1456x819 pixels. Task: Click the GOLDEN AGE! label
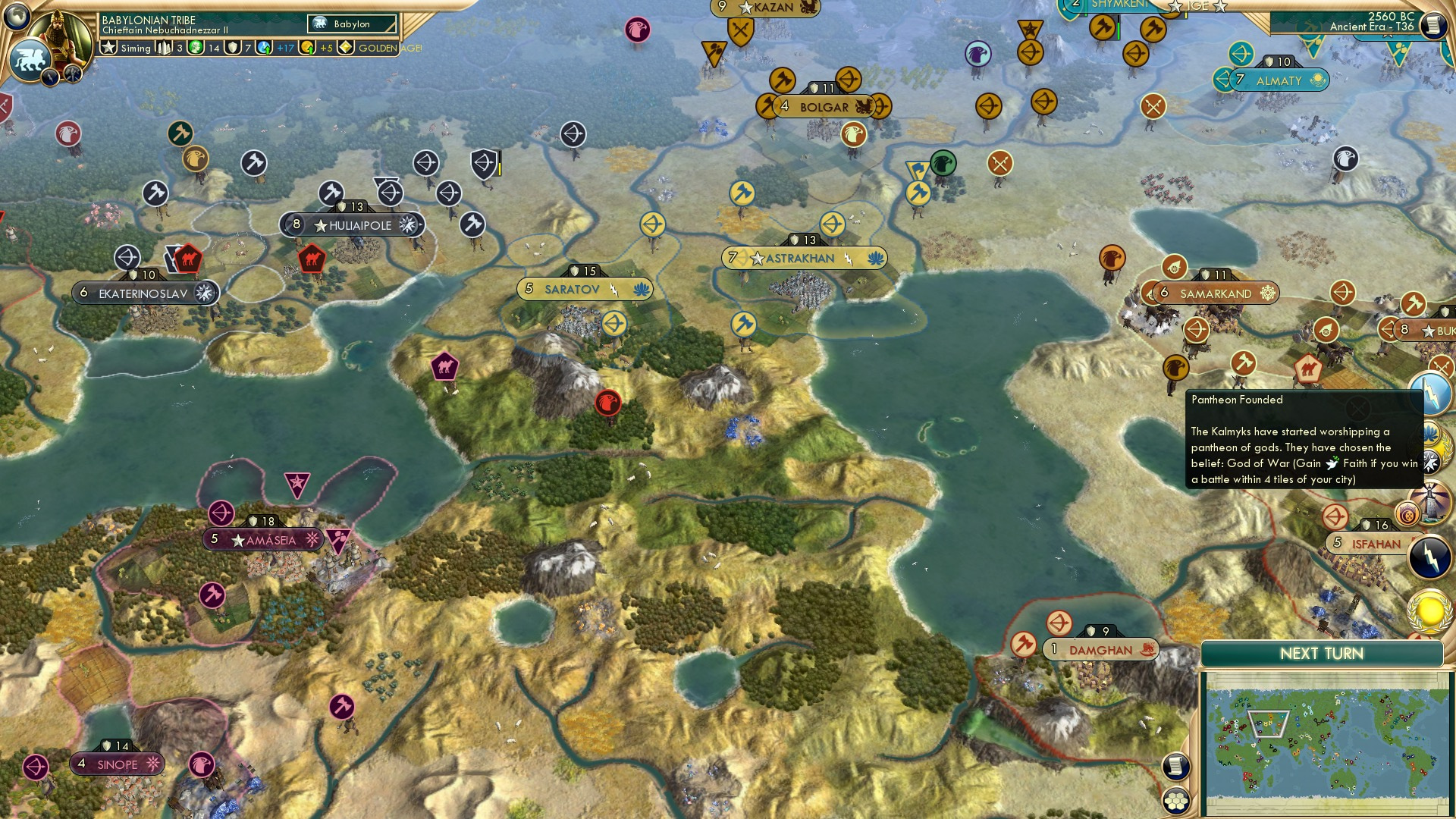(390, 48)
